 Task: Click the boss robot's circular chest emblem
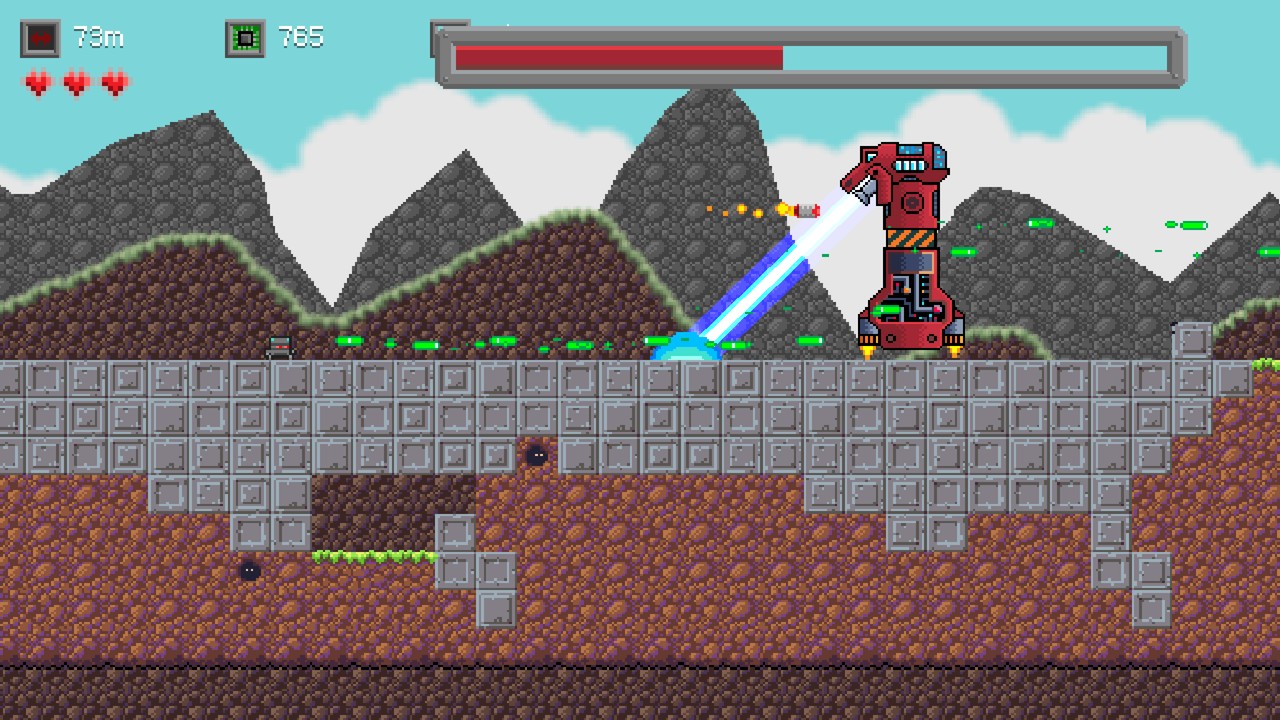[911, 203]
